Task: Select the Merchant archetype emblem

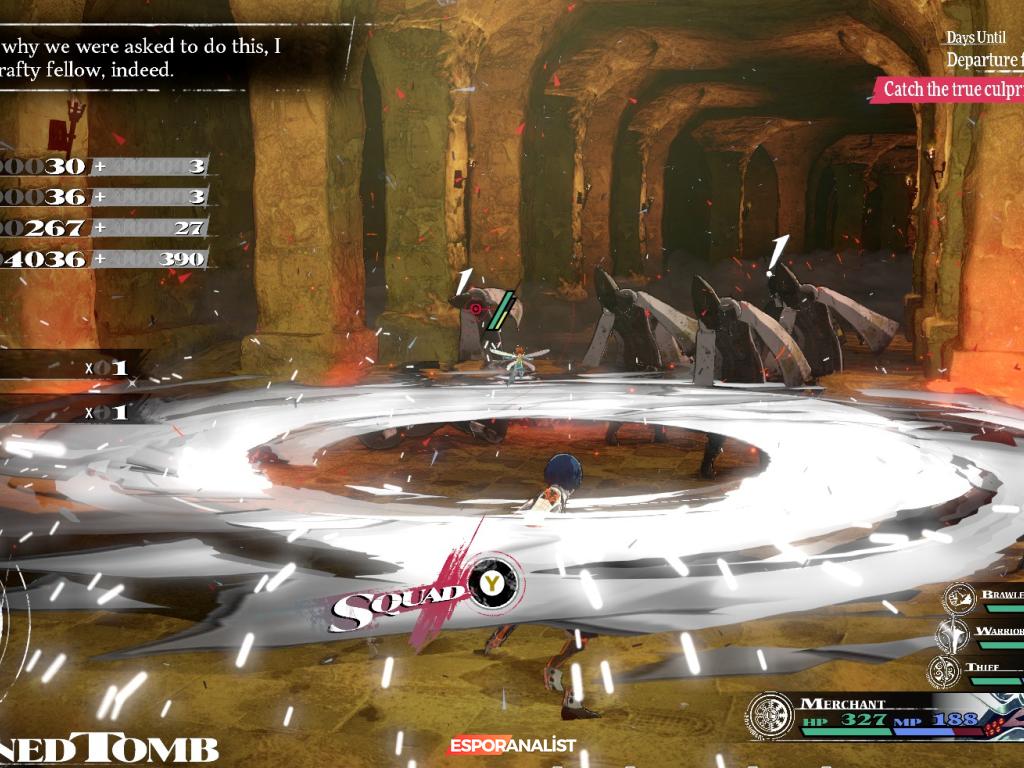Action: [771, 716]
